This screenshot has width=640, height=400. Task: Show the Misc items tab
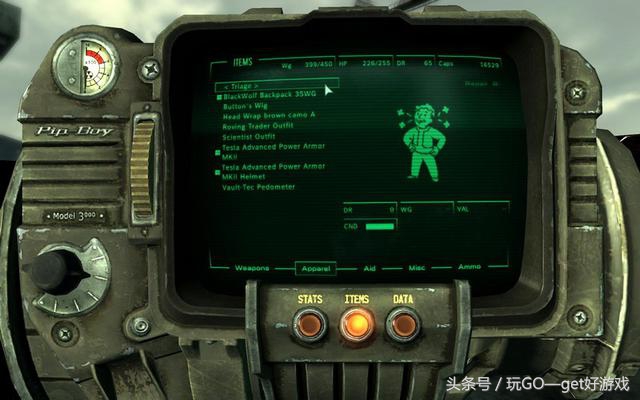tap(417, 268)
